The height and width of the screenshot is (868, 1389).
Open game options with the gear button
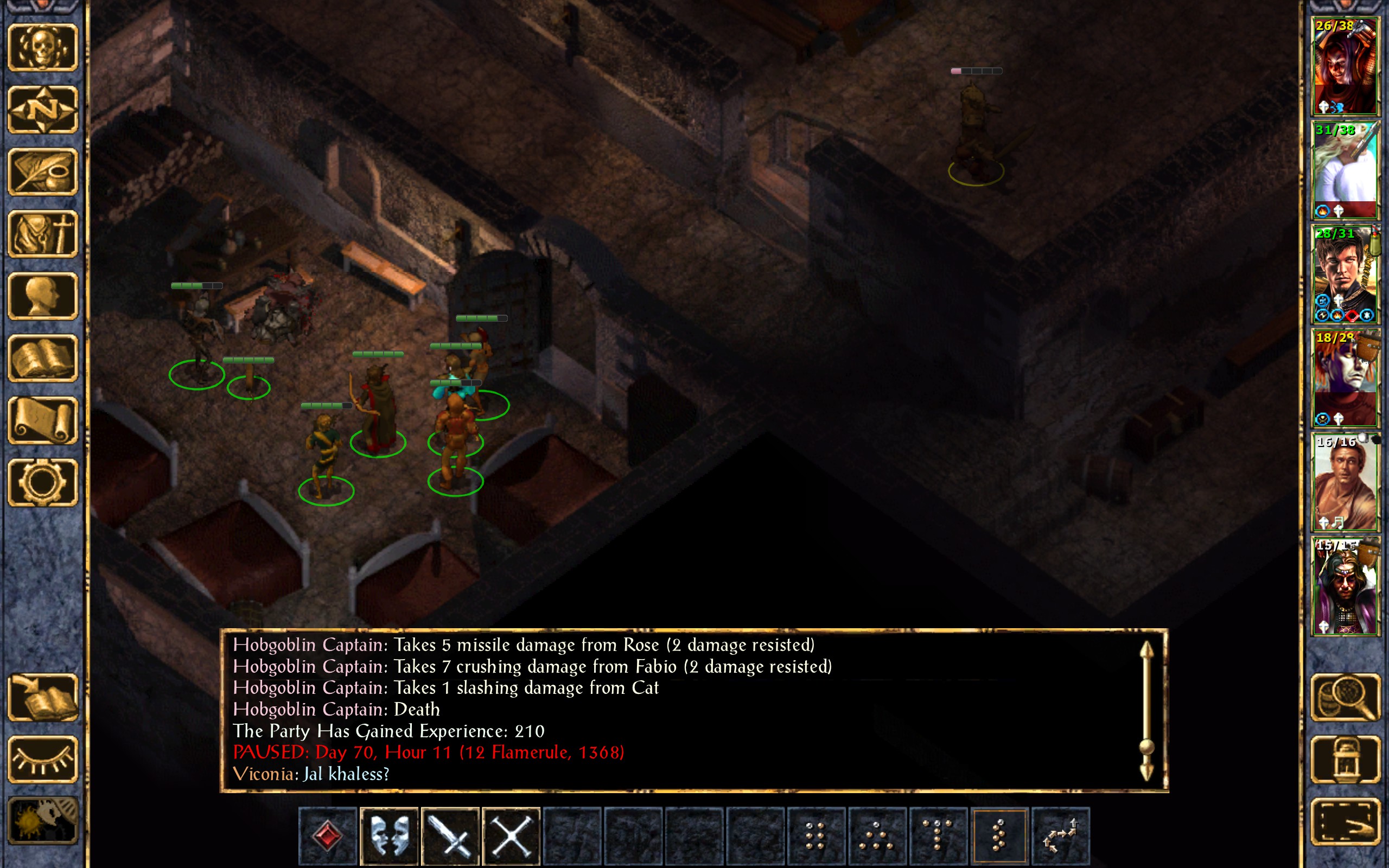coord(42,482)
